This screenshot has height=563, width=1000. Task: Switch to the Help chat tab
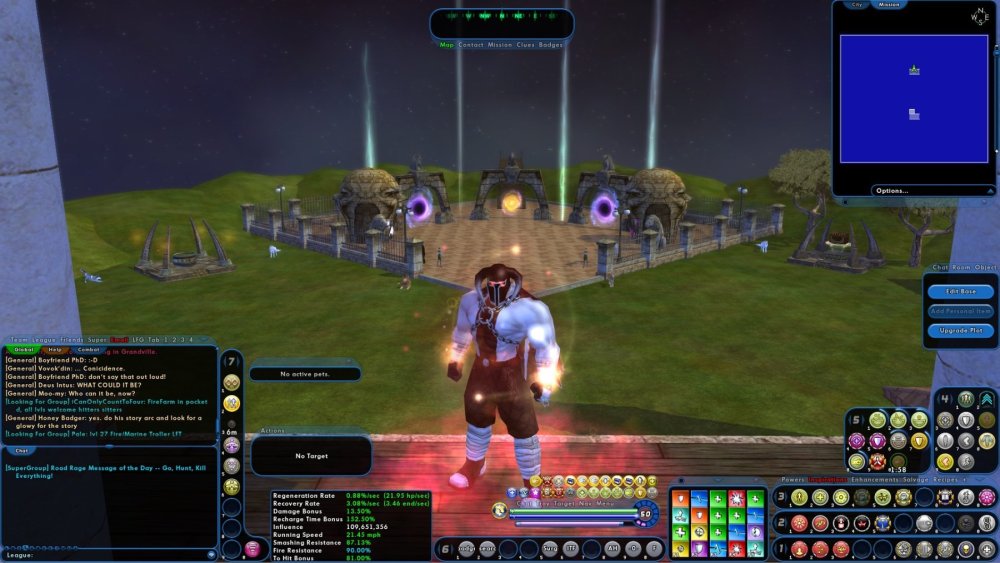(x=56, y=350)
